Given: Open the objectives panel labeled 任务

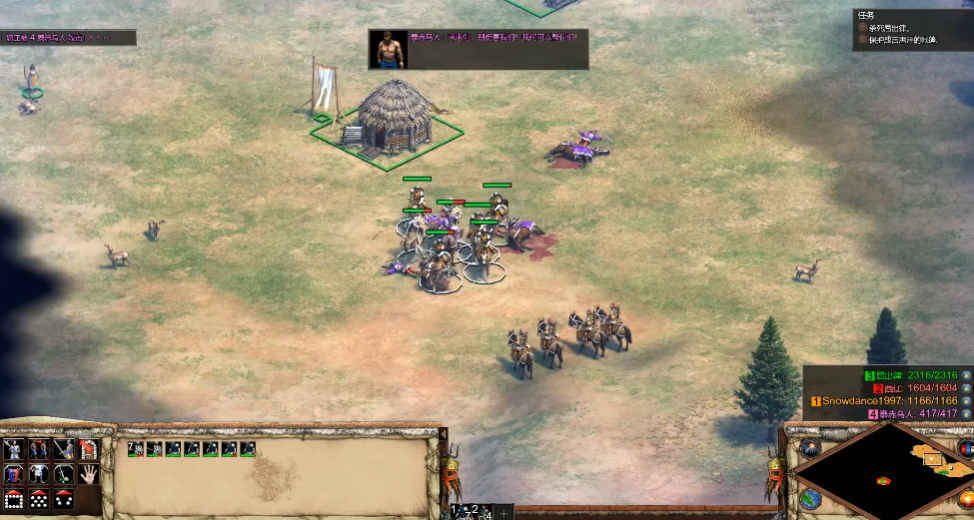Looking at the screenshot, I should click(865, 15).
